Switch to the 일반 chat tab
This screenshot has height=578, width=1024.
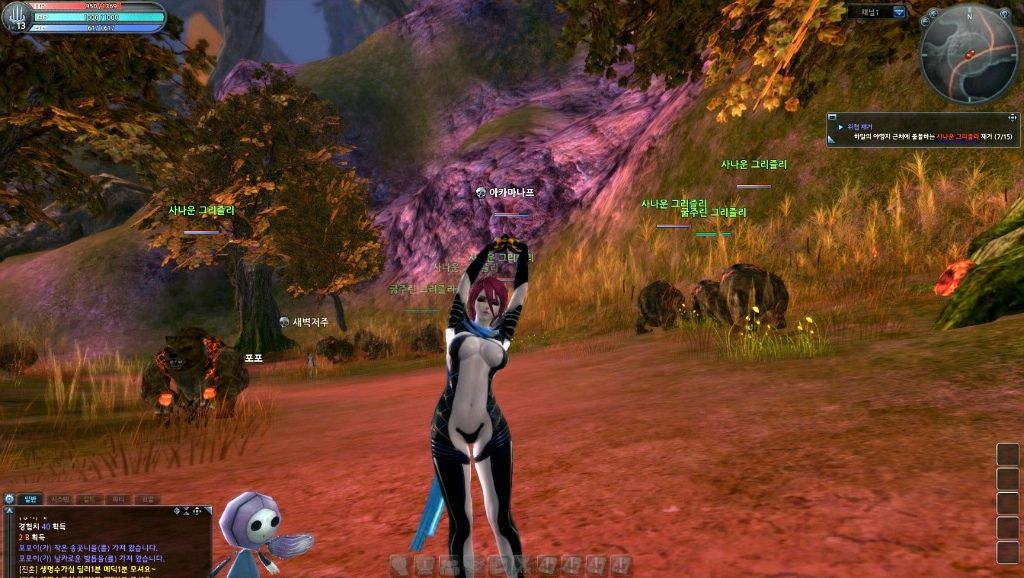pyautogui.click(x=29, y=498)
